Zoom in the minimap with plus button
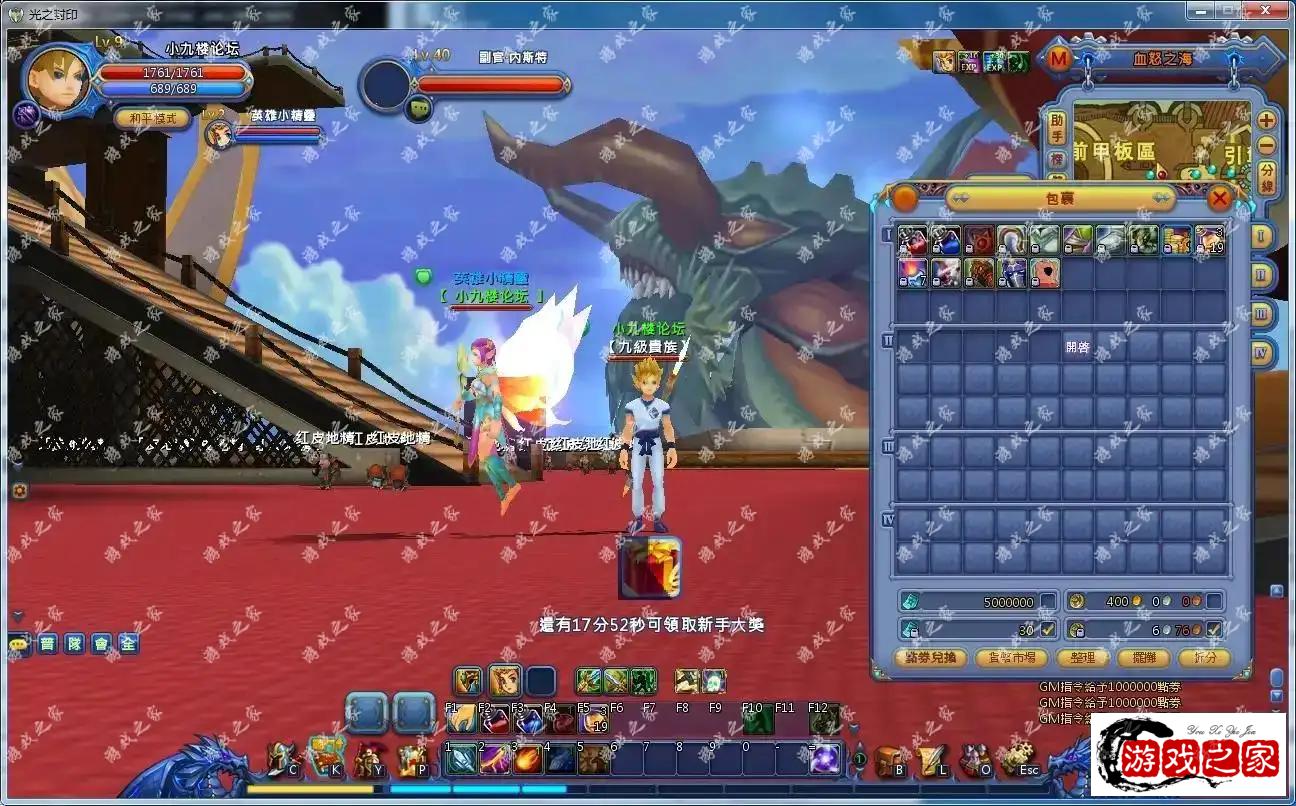This screenshot has width=1296, height=806. [1266, 120]
